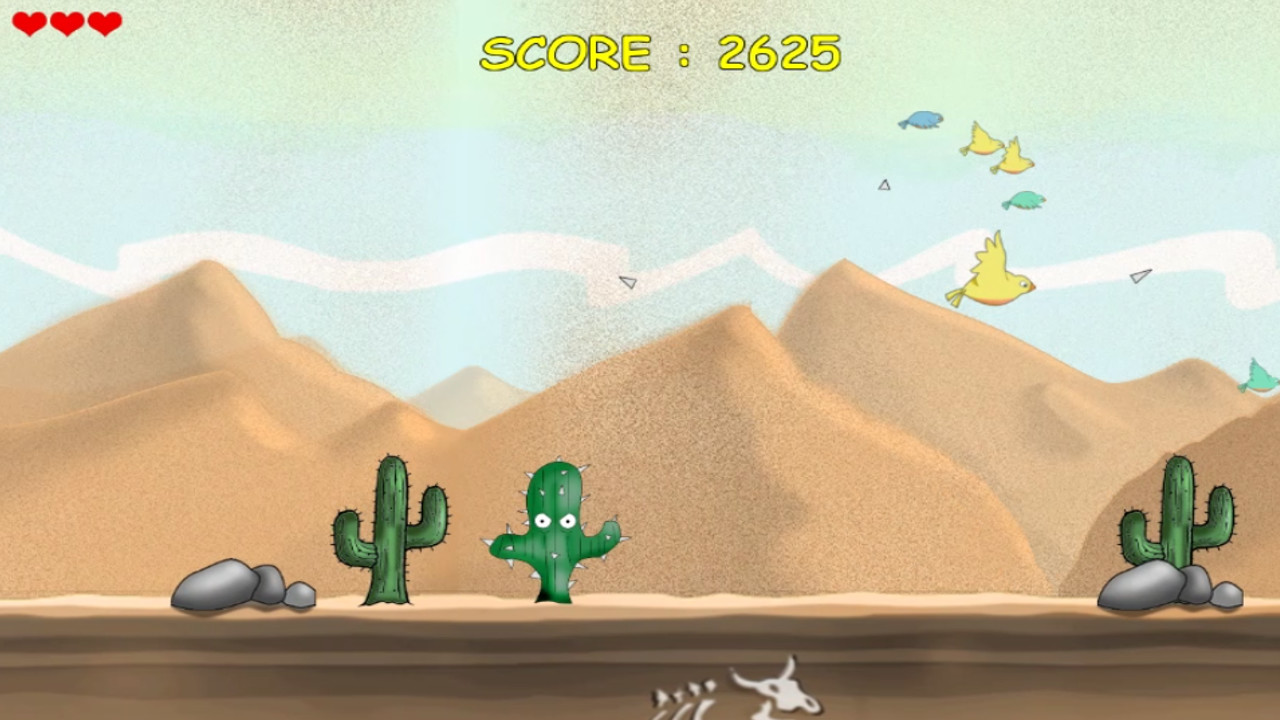Click the first red heart icon

point(27,22)
